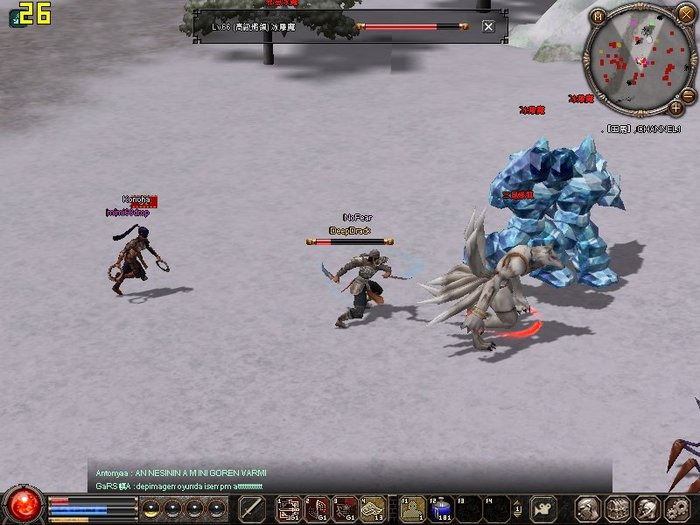The image size is (700, 525).
Task: Open the full map with the M button
Action: [x=598, y=16]
